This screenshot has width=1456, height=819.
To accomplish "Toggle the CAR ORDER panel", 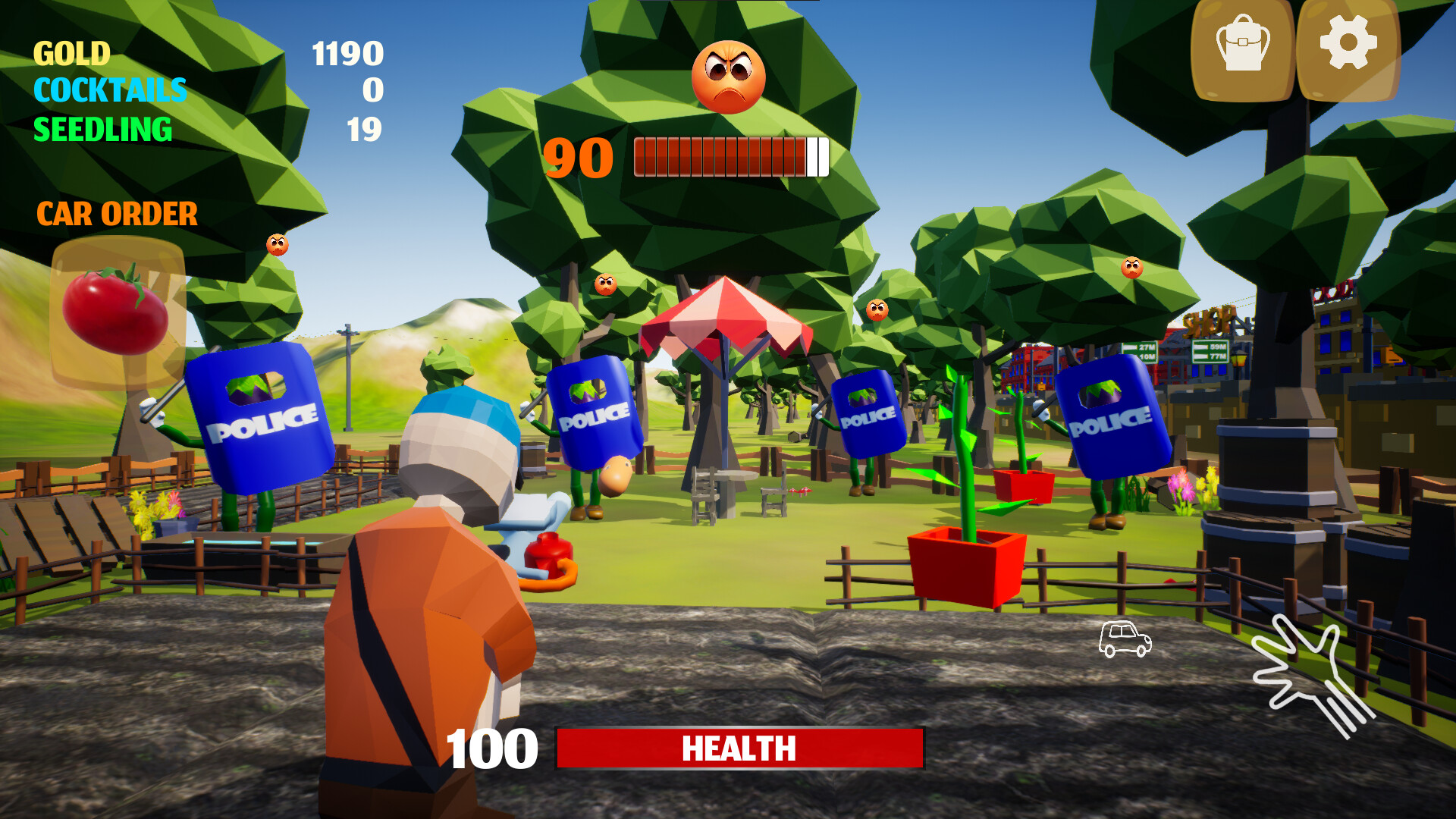I will (x=118, y=215).
